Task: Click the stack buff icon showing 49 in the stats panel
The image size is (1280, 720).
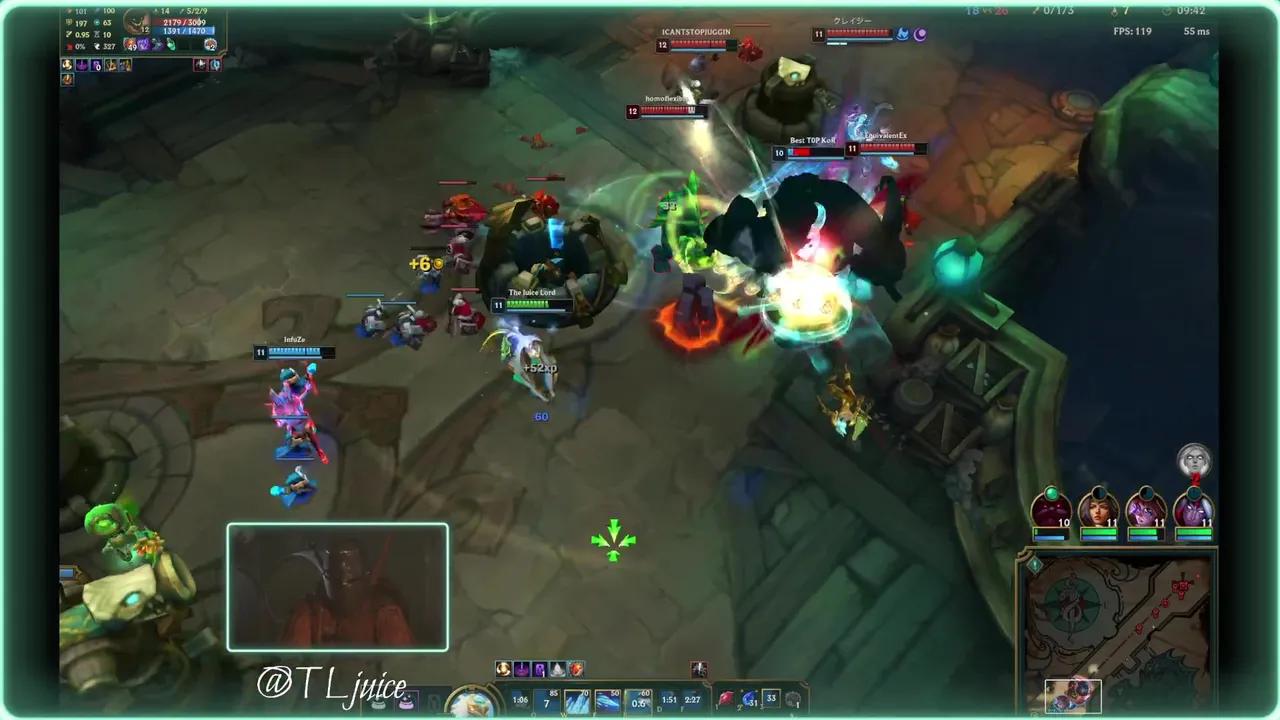Action: click(130, 46)
